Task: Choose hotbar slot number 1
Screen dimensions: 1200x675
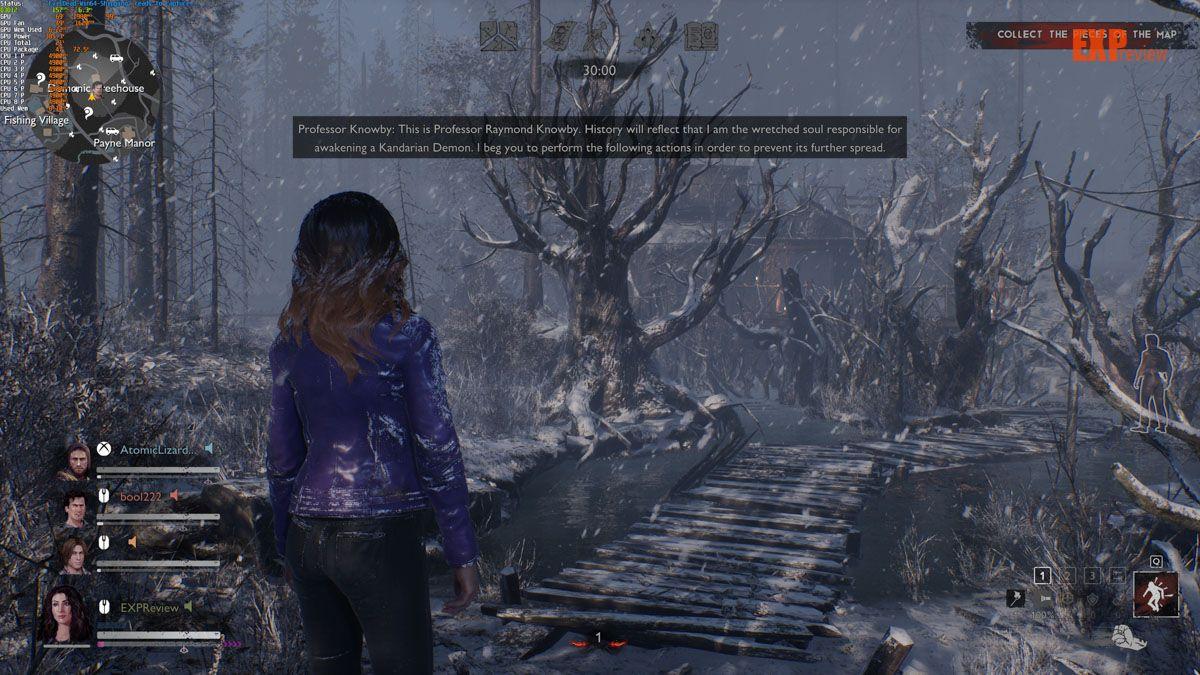Action: [1042, 575]
